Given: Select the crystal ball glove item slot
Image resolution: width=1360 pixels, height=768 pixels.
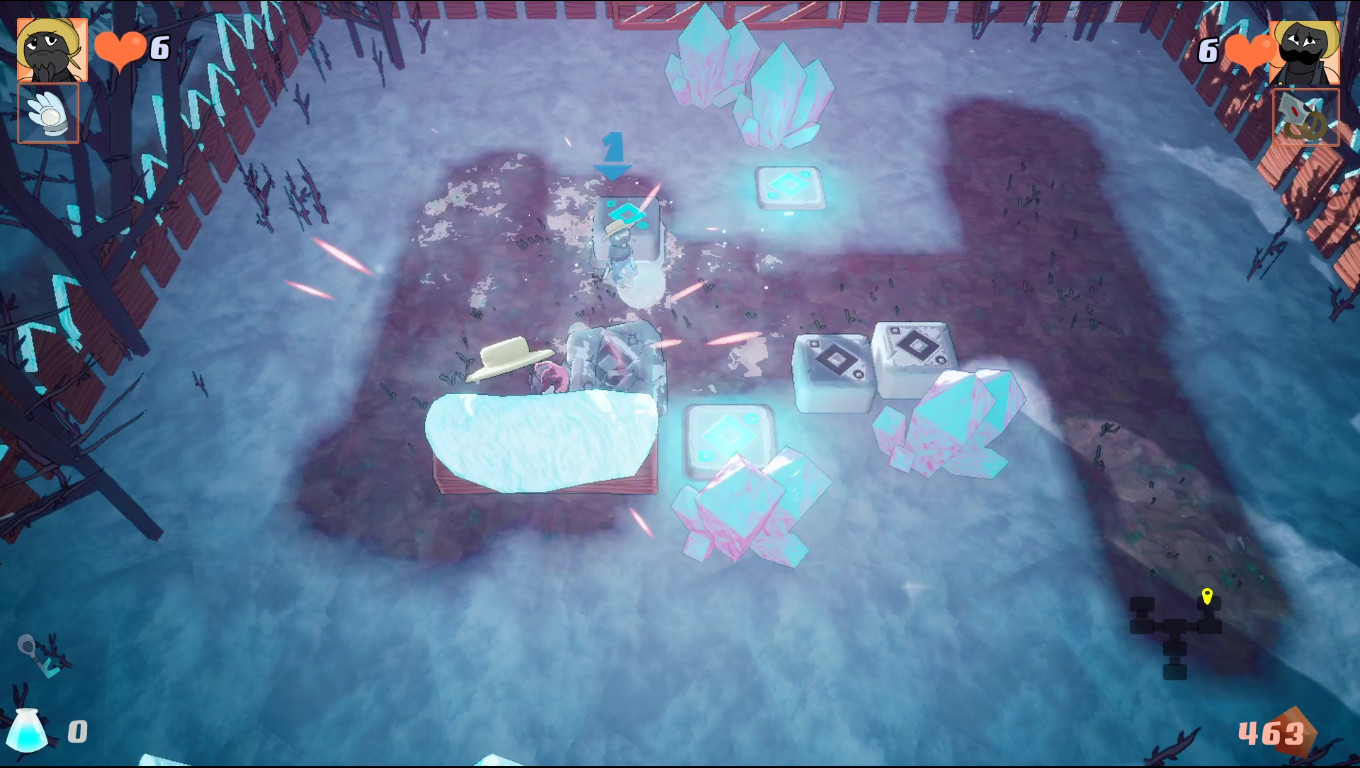Looking at the screenshot, I should (48, 113).
